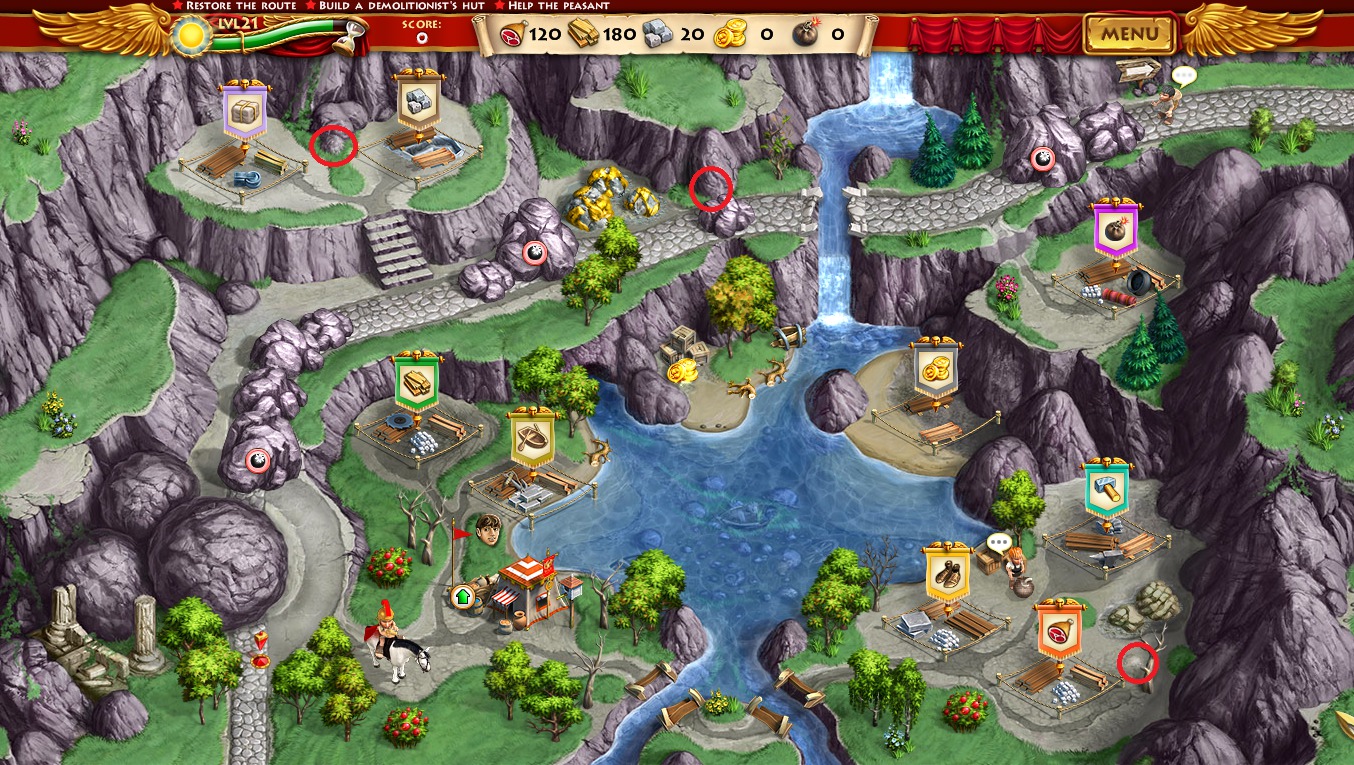Select the wooden crate banner build site
The image size is (1354, 765).
(x=243, y=112)
